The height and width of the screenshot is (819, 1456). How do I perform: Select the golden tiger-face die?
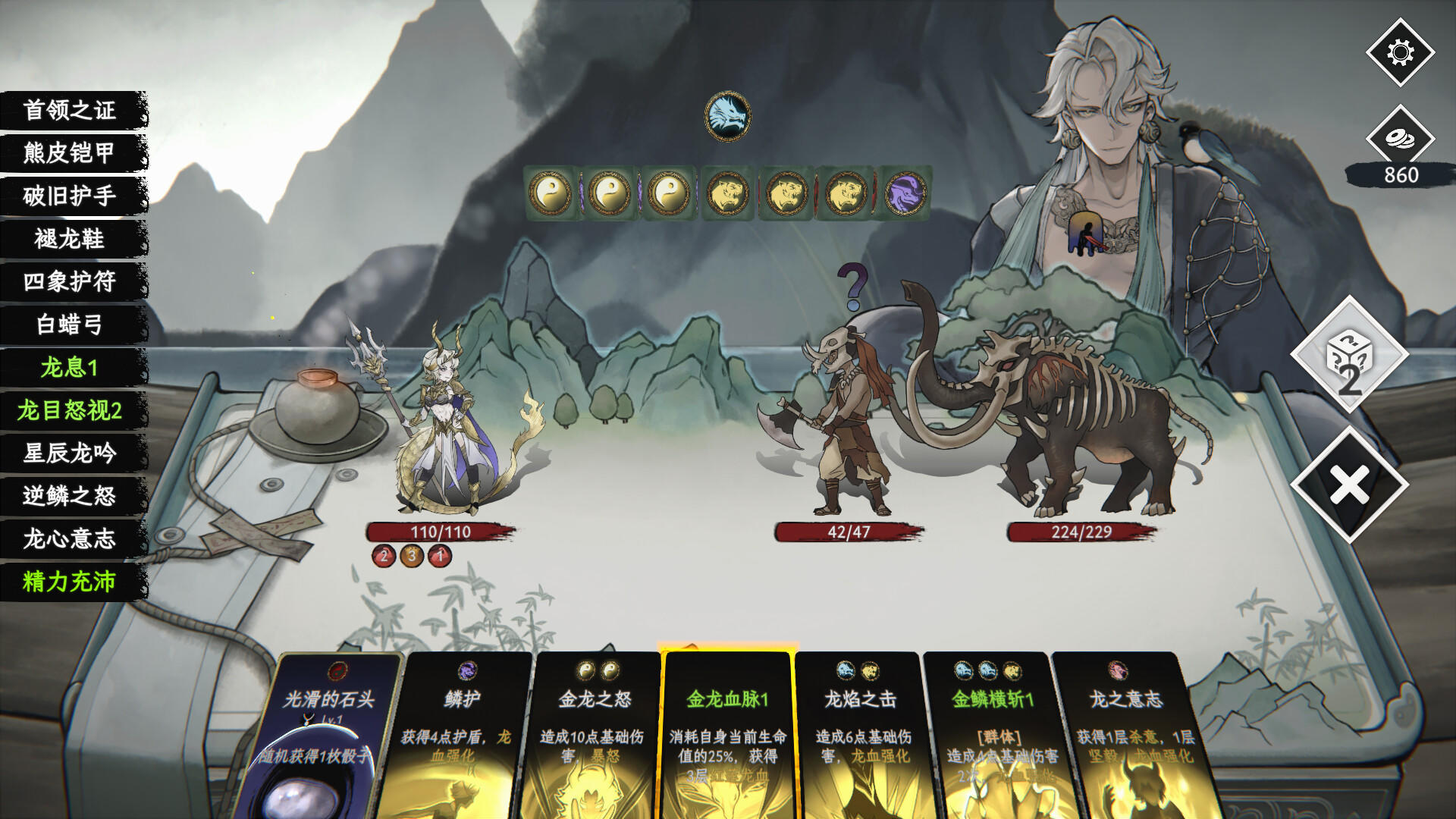pyautogui.click(x=726, y=191)
